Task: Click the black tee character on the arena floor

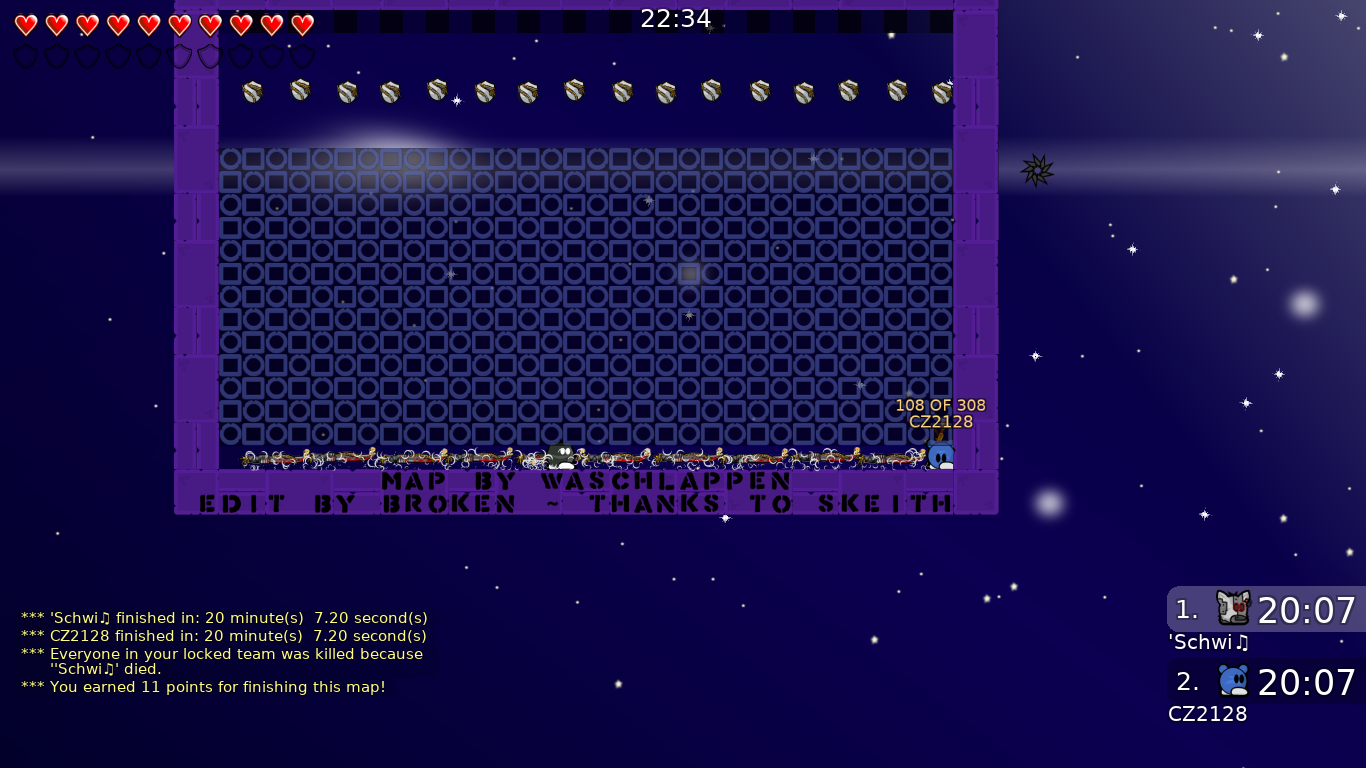Action: (x=558, y=456)
